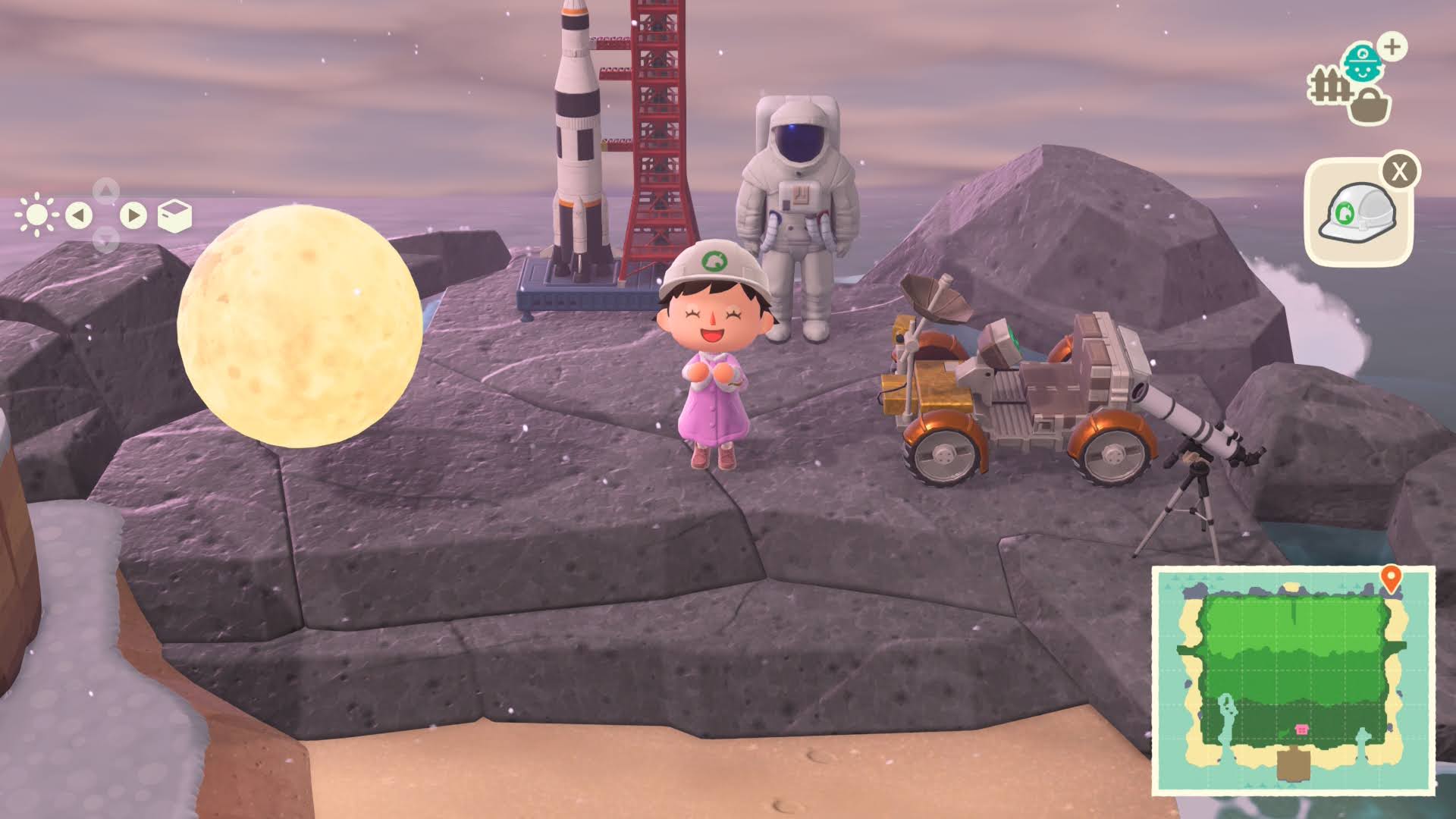Select the sun lighting icon

[36, 215]
